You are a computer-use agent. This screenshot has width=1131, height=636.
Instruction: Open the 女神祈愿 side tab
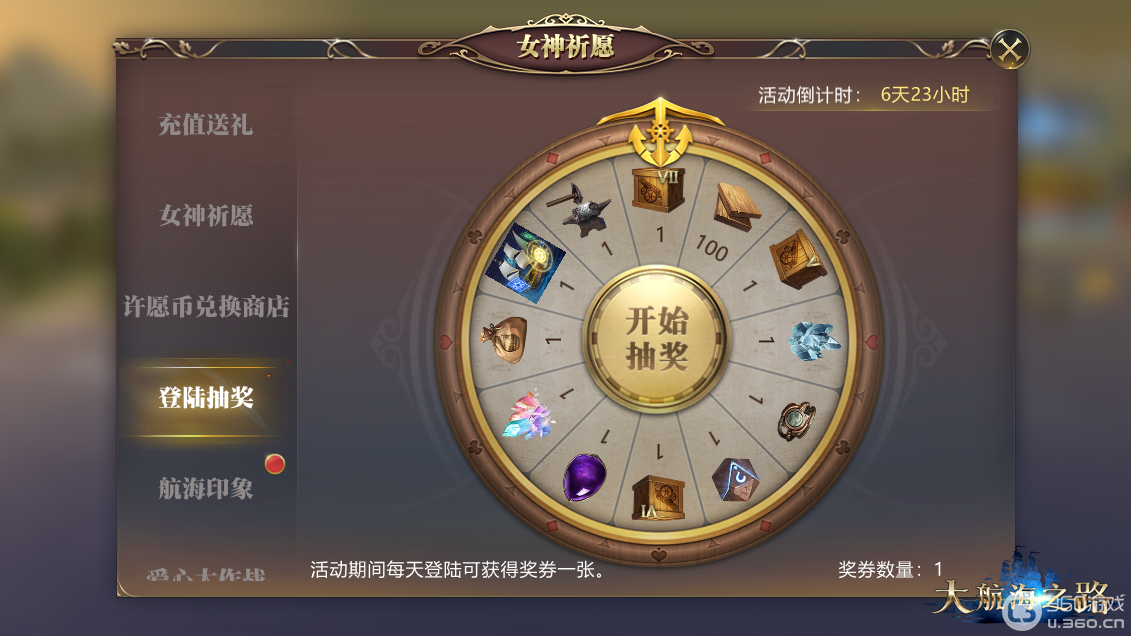pyautogui.click(x=206, y=215)
